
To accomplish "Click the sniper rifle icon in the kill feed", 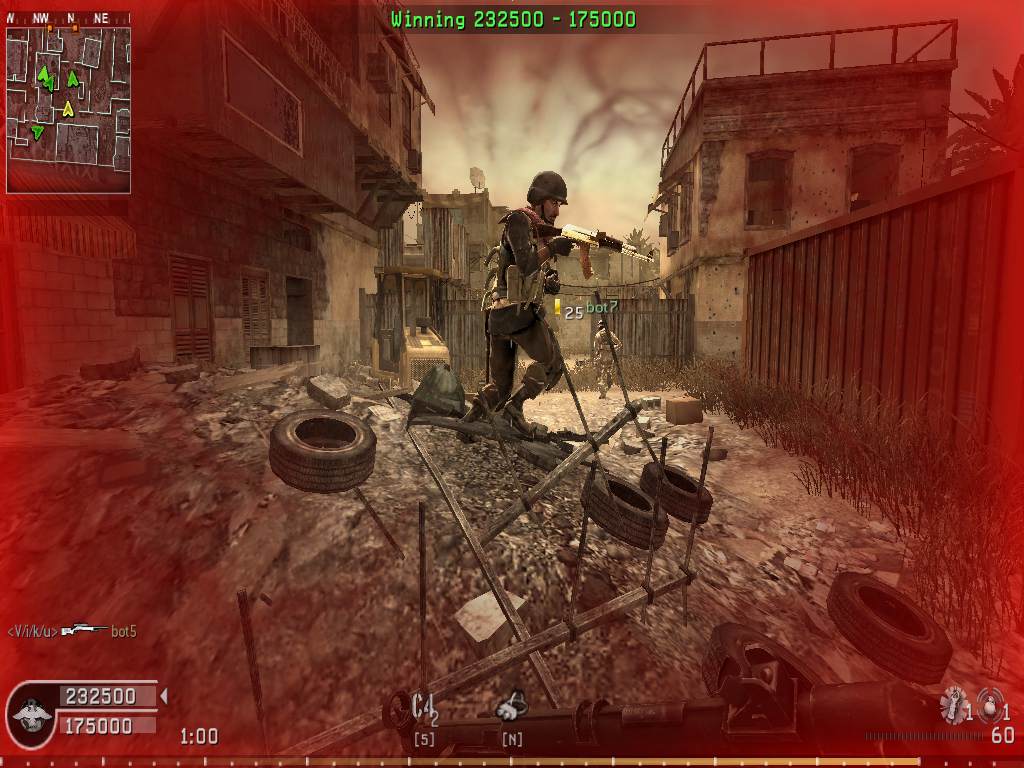I will pos(84,630).
